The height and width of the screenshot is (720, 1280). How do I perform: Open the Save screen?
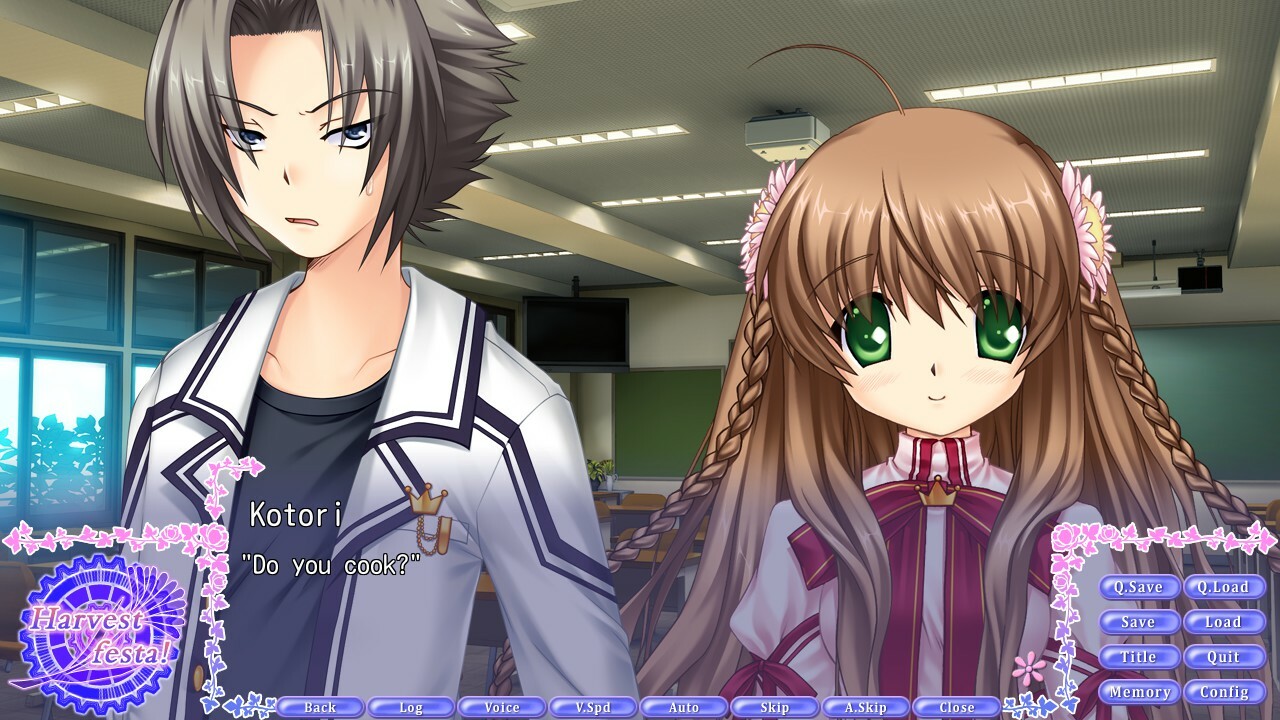click(1141, 622)
